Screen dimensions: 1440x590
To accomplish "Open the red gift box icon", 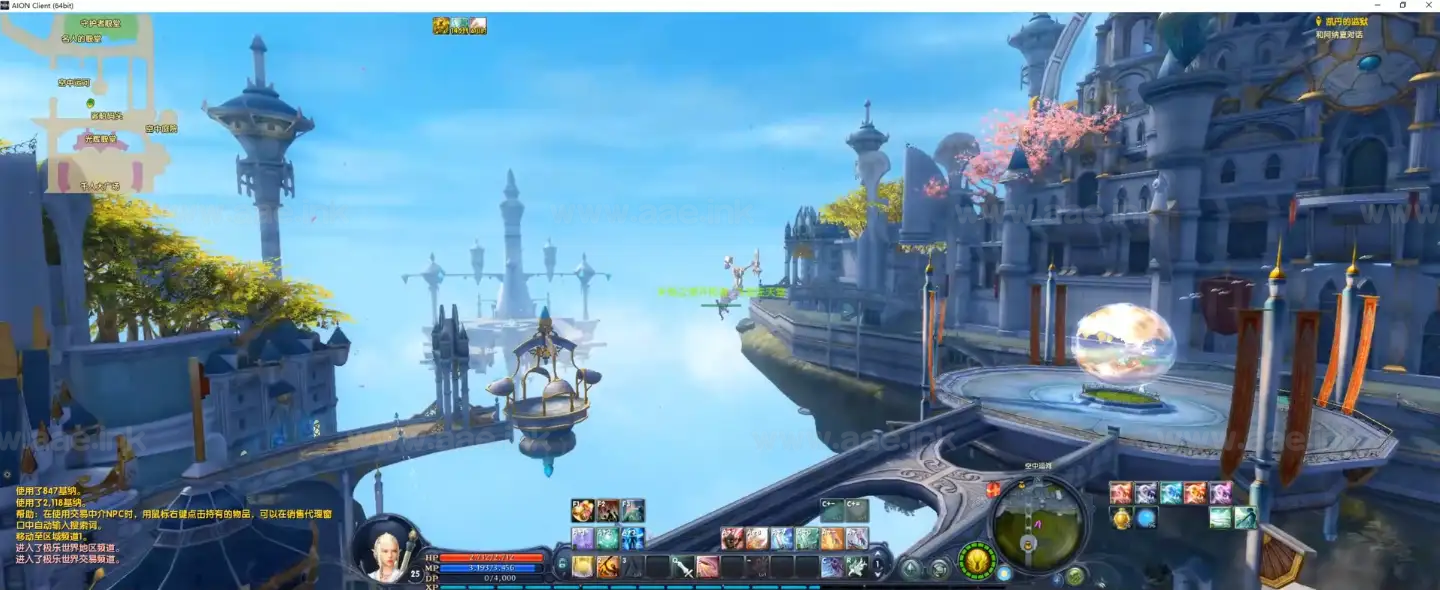I will (x=993, y=490).
